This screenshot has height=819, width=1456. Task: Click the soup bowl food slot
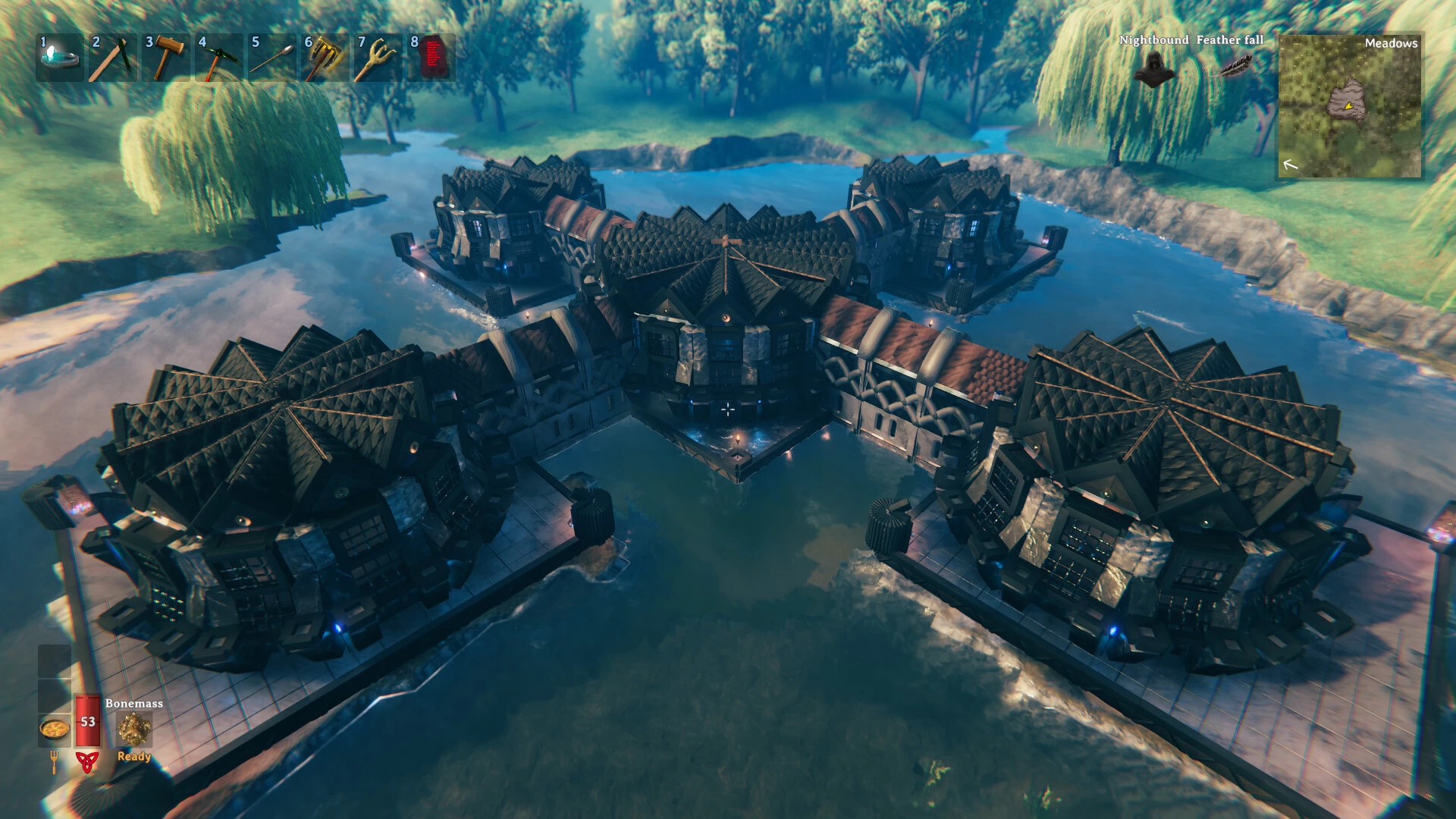click(x=55, y=730)
